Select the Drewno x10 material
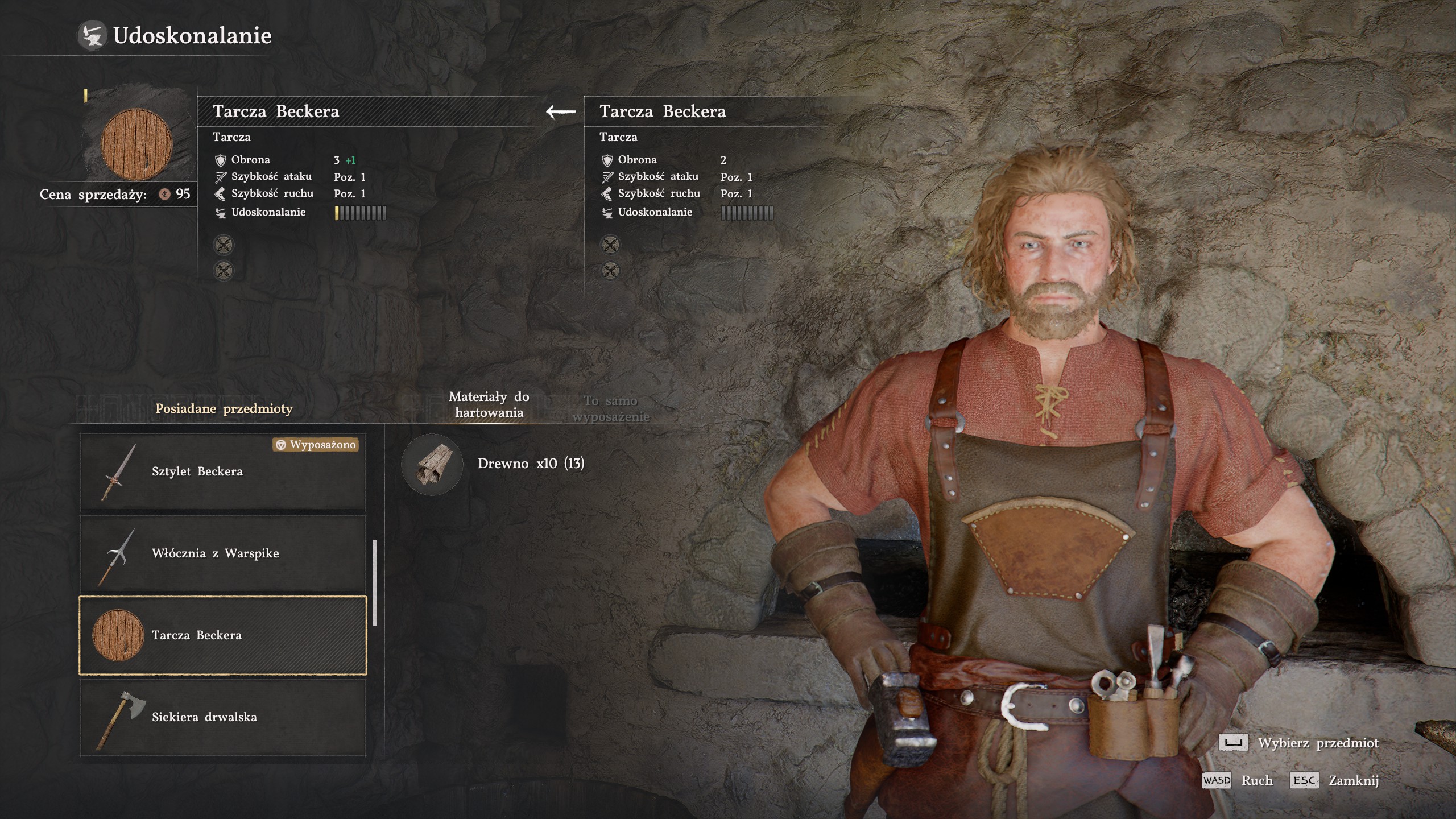The image size is (1456, 819). 493,464
